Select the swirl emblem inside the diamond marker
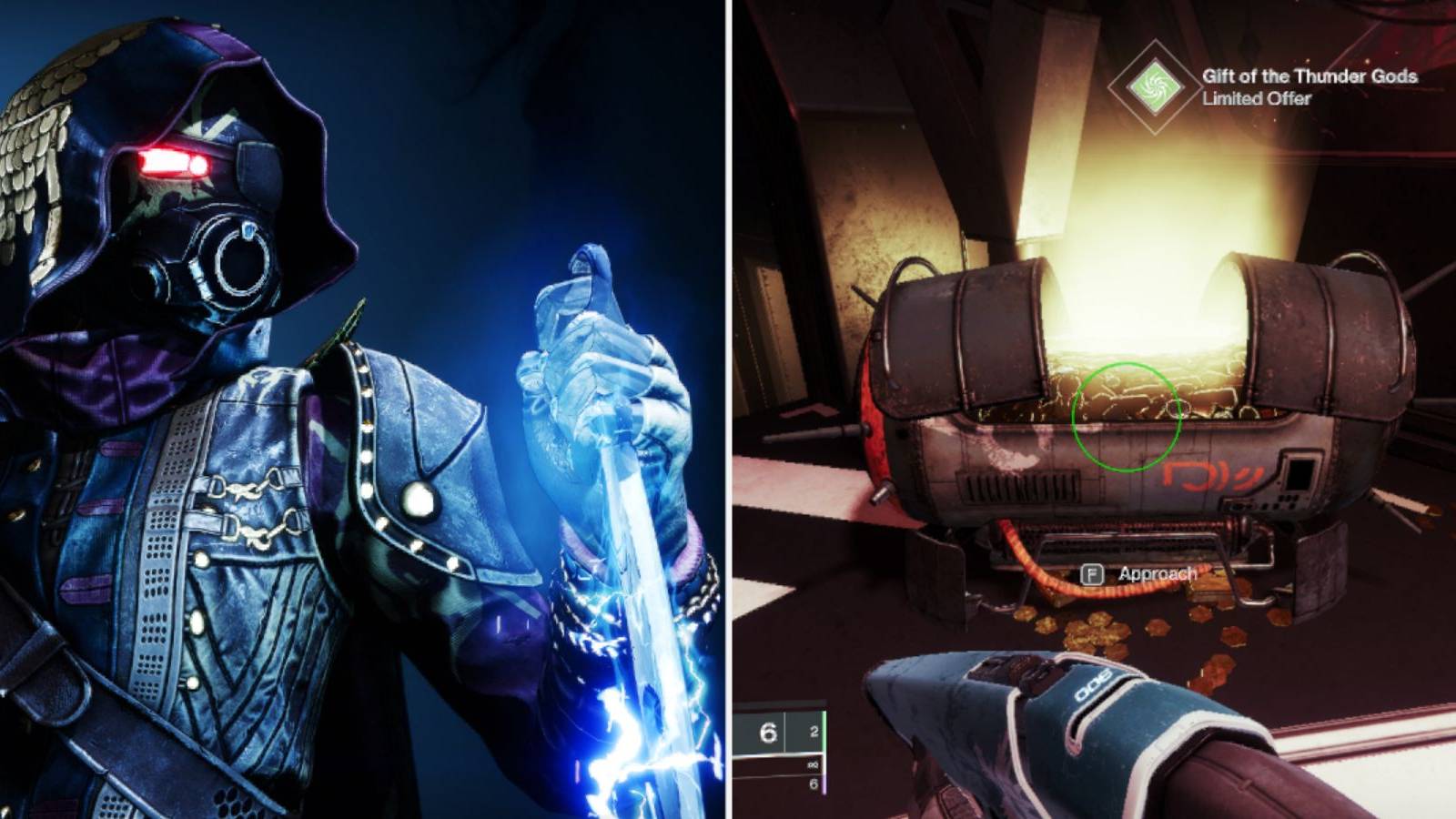Screen dimensions: 1456x819 coord(1153,86)
